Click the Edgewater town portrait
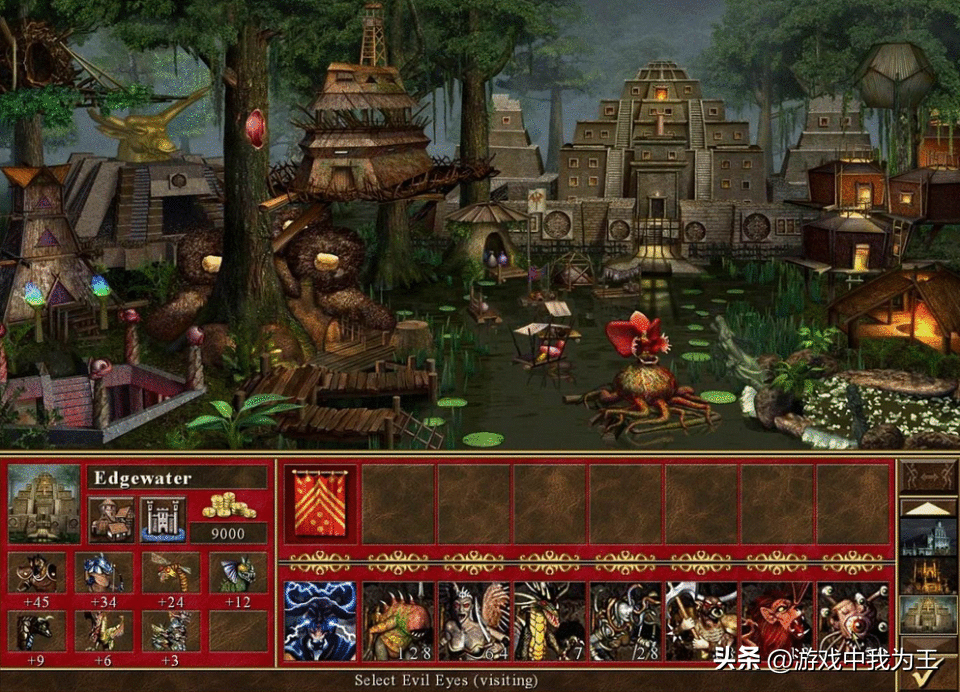960x692 pixels. (44, 503)
